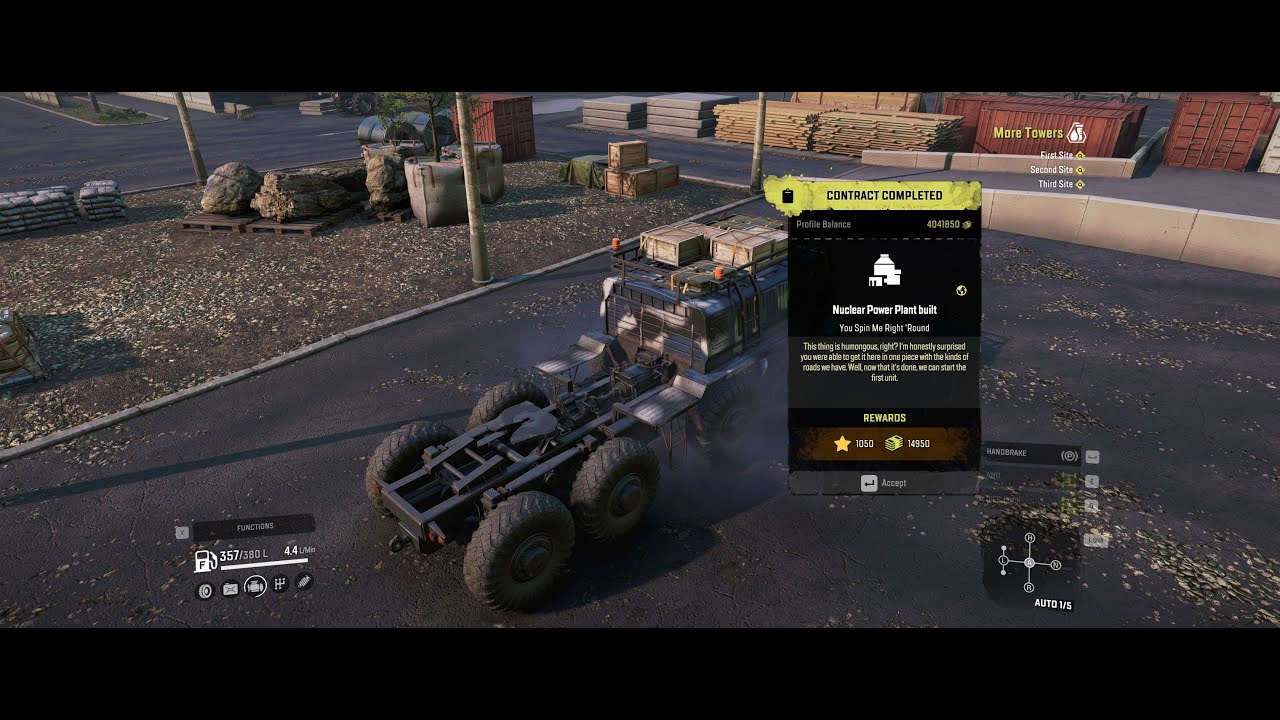This screenshot has width=1280, height=720.
Task: Click the fuel tank damage icon
Action: (x=230, y=589)
